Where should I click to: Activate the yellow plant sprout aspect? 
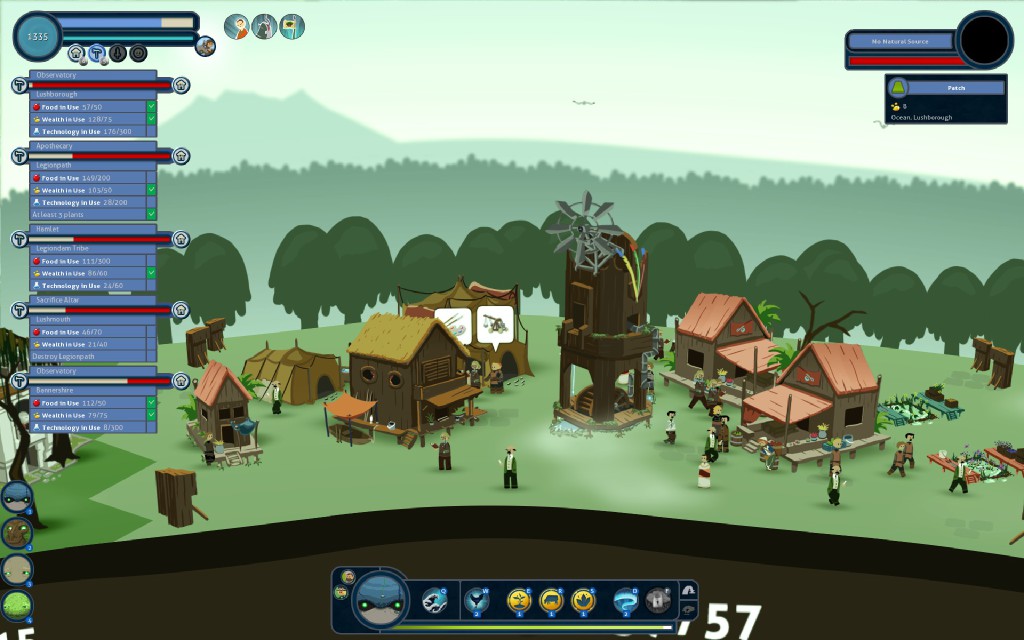[518, 600]
